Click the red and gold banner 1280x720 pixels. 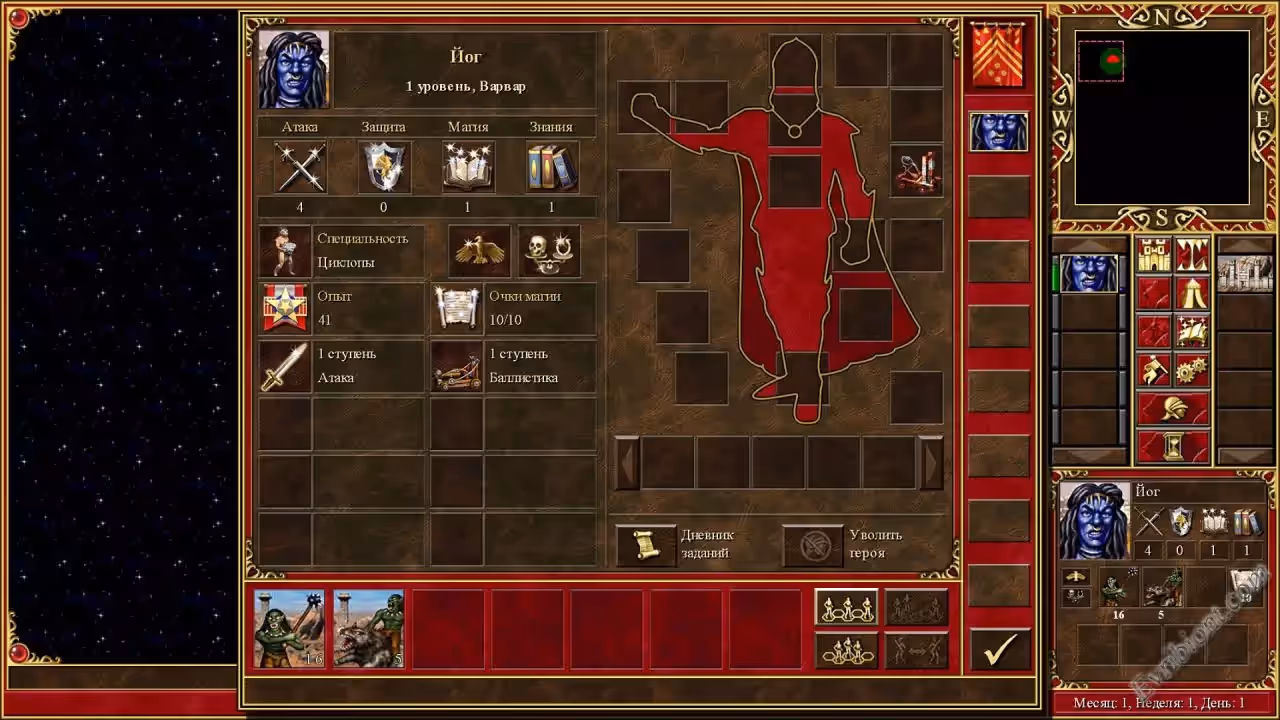coord(997,55)
